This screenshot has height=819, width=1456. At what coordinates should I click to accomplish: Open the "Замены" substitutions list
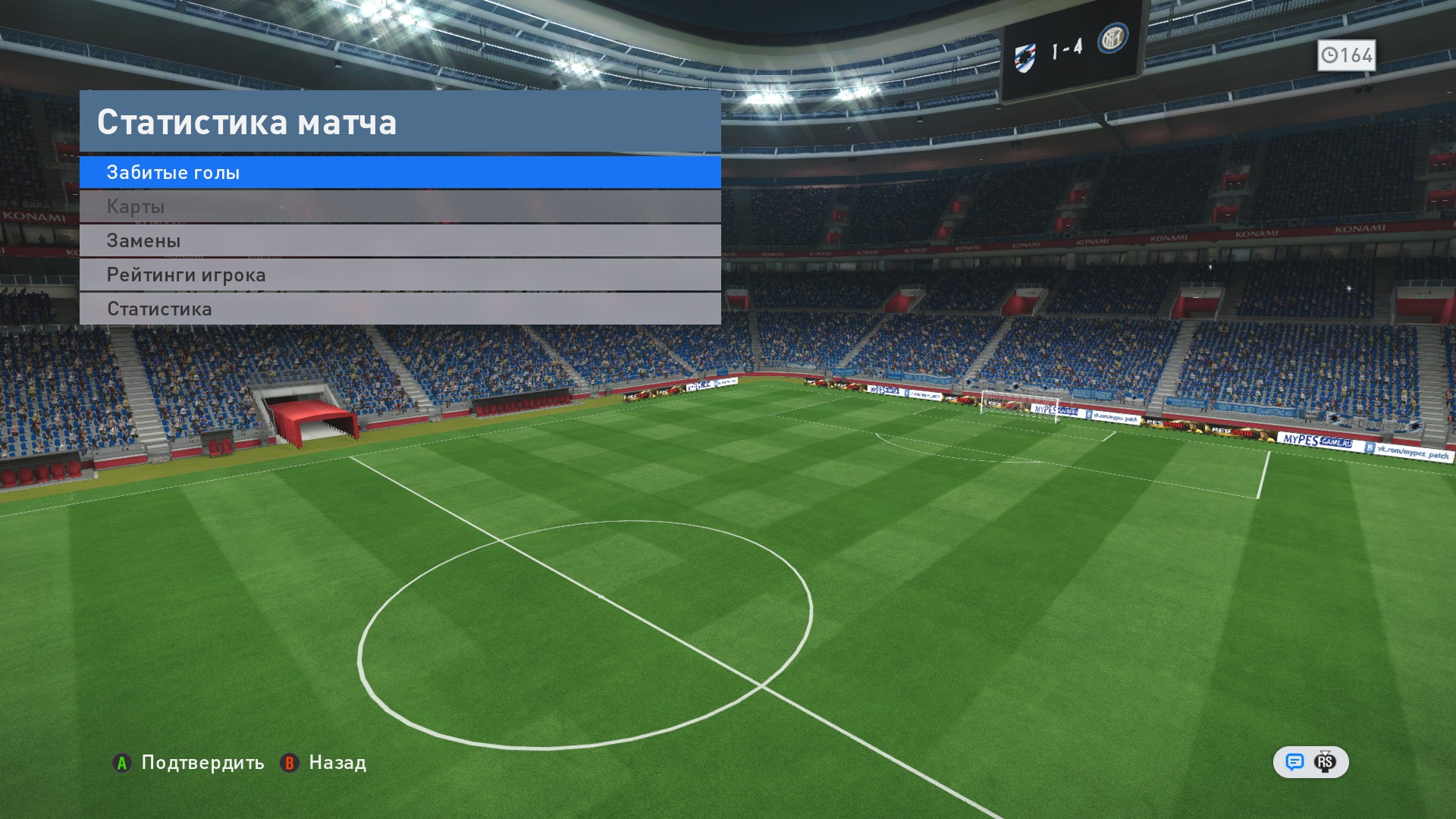point(400,241)
